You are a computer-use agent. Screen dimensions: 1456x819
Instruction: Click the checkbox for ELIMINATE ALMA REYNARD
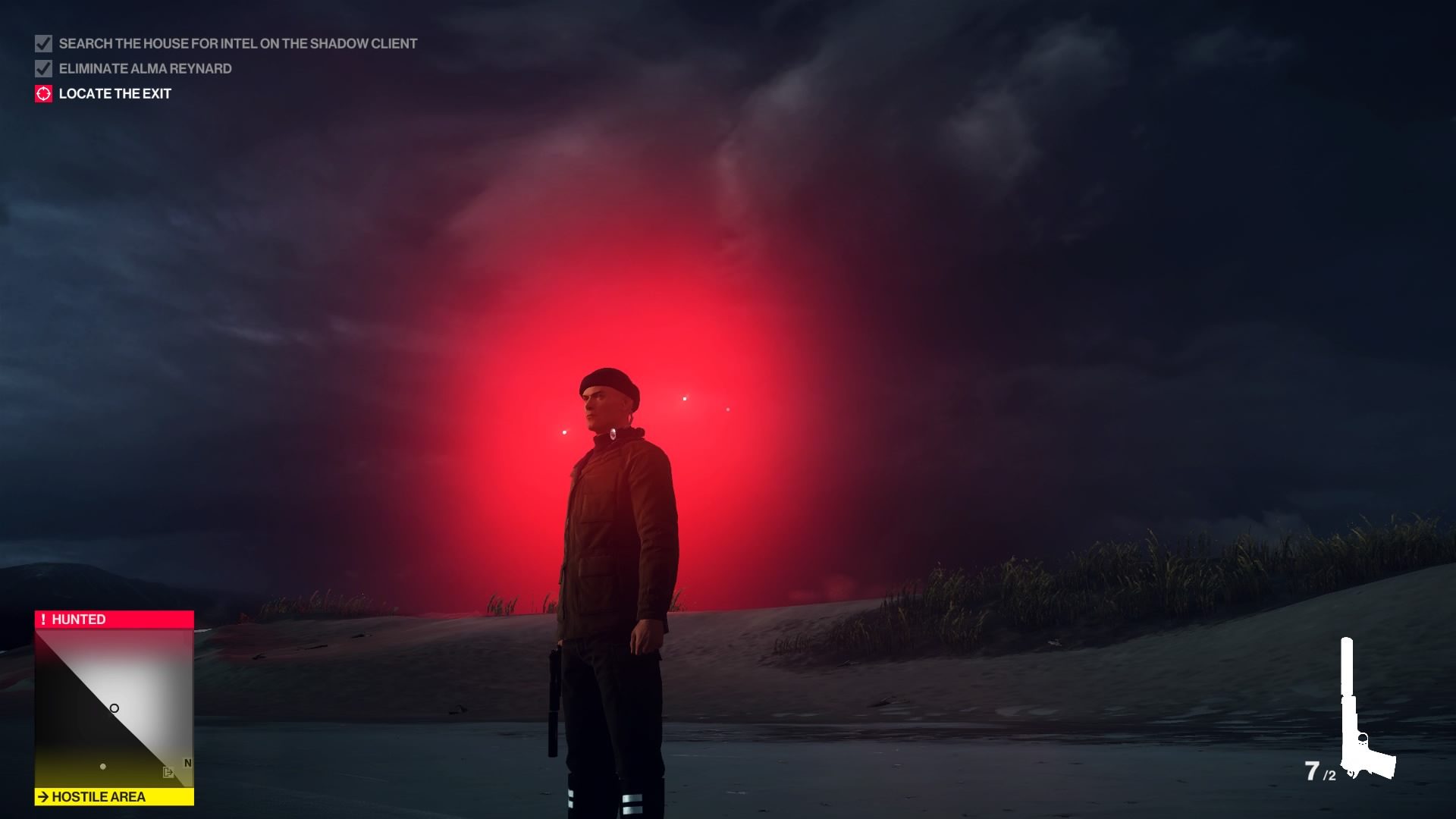[42, 68]
